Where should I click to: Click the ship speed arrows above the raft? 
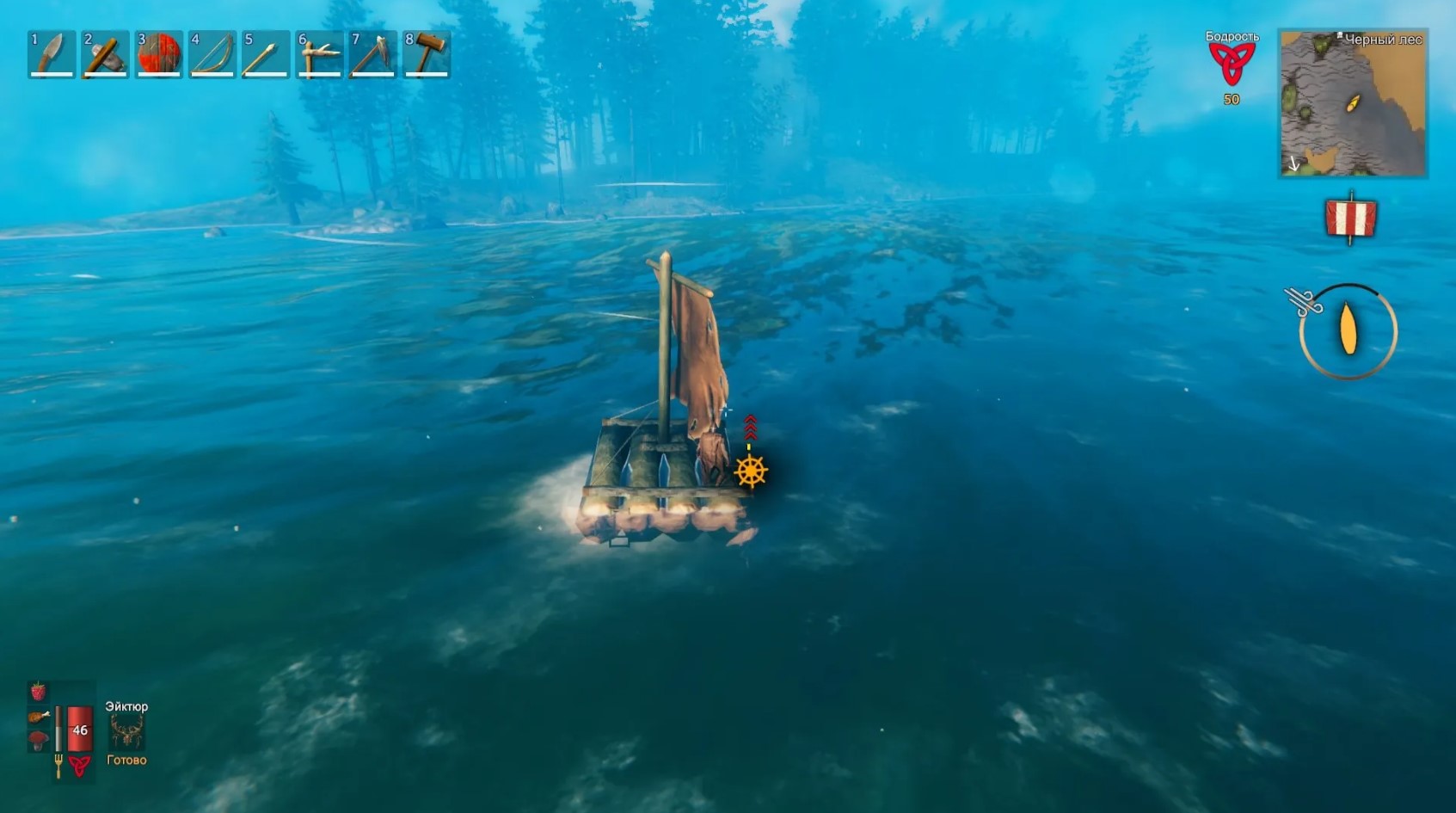752,426
